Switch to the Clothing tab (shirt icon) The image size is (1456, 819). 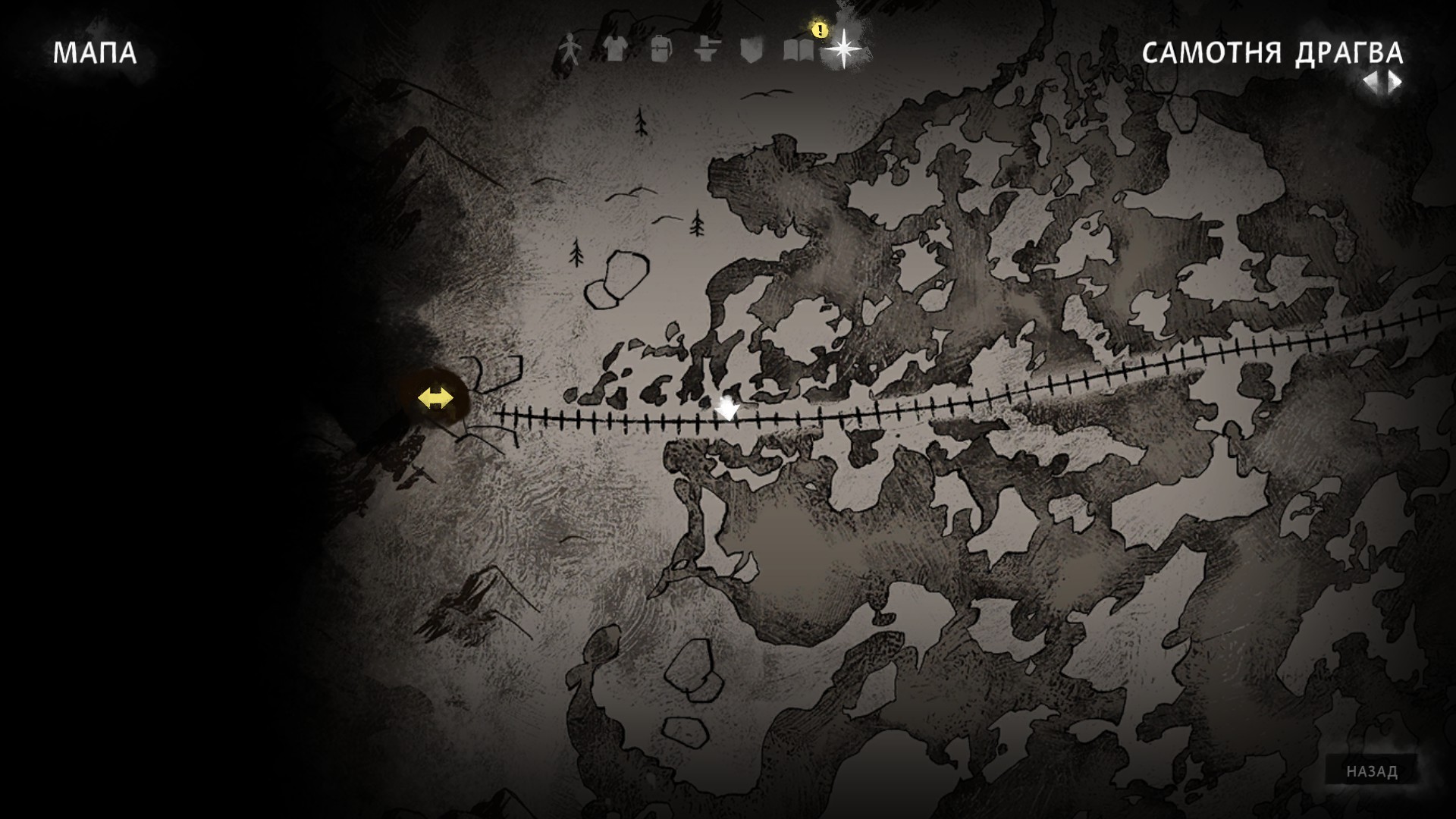(613, 50)
